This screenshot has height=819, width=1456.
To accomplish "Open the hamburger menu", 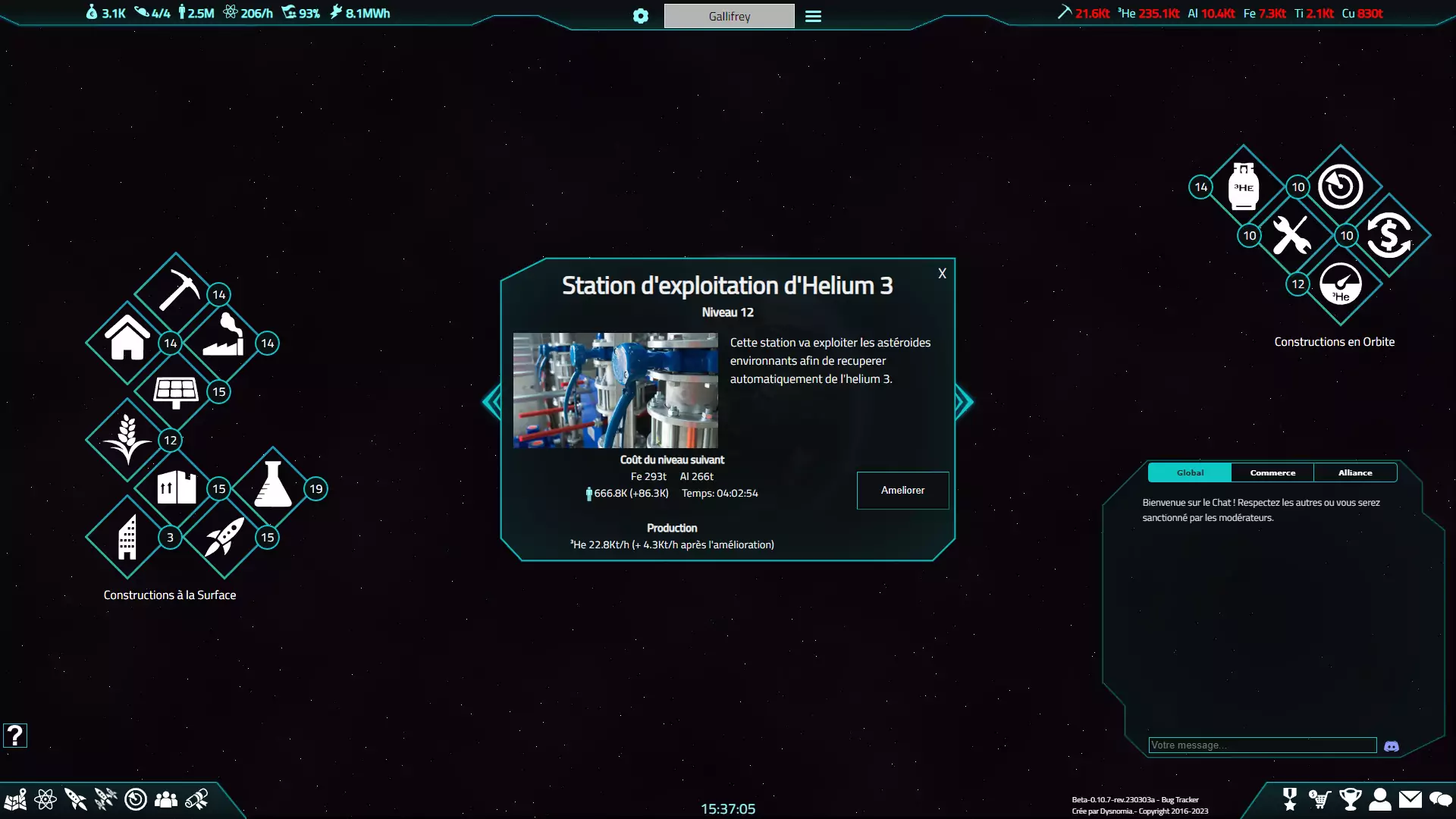I will pos(813,16).
